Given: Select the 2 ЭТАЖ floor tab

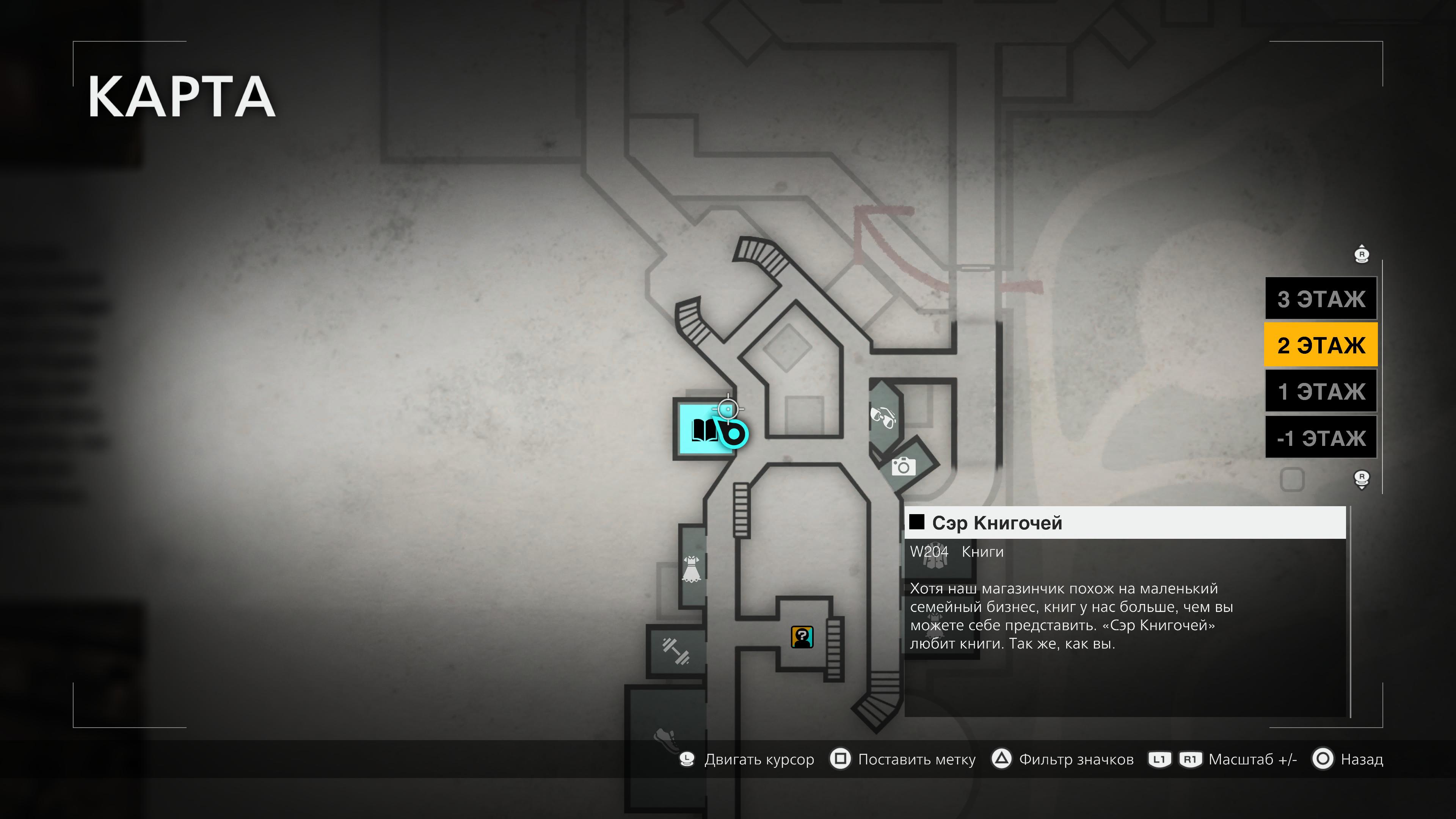Looking at the screenshot, I should (1320, 345).
